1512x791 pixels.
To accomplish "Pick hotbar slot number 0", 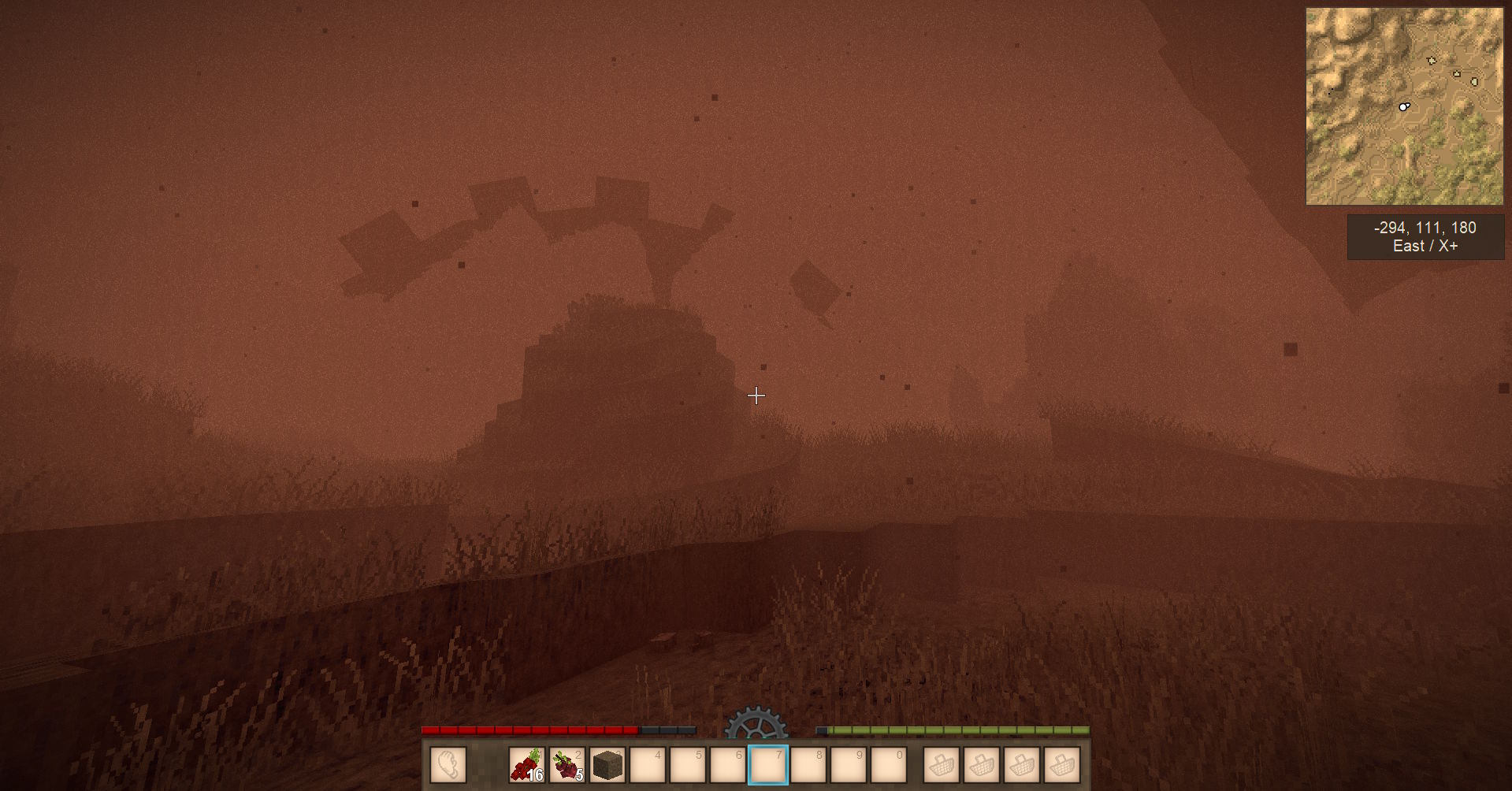I will point(889,765).
